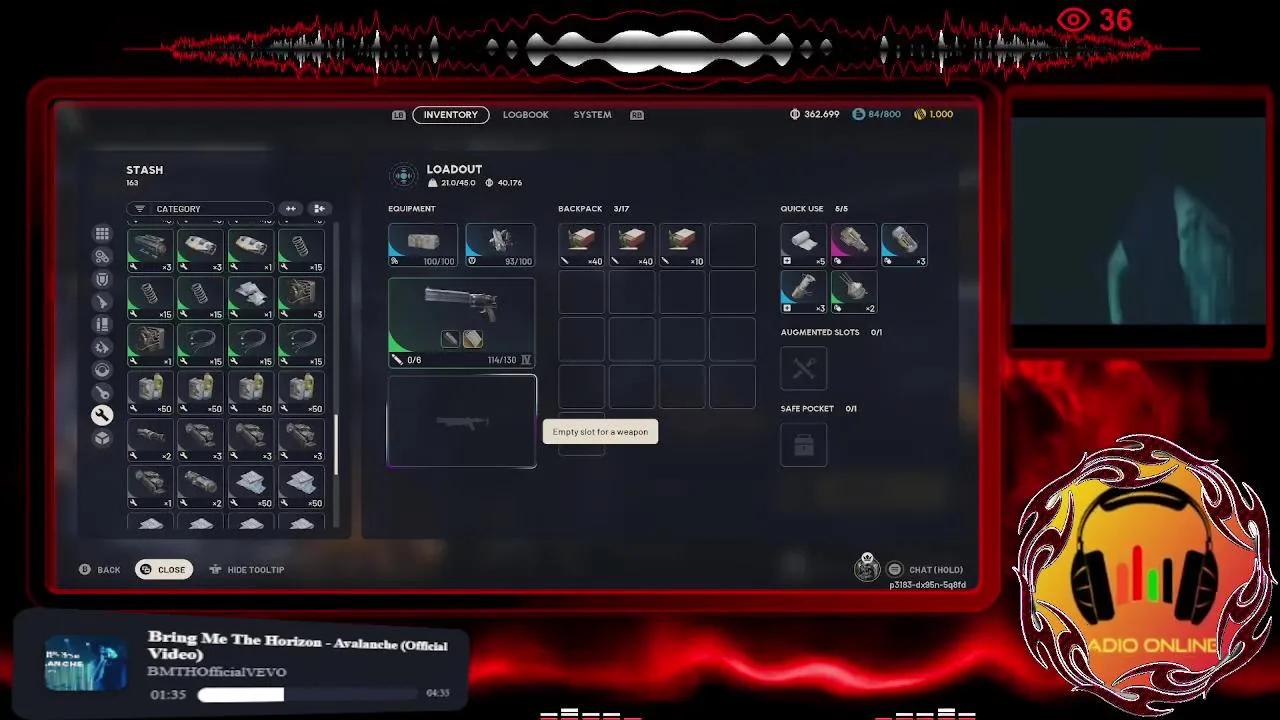Screen dimensions: 1280x720
Task: Select the key category icon in sidebar
Action: tap(102, 392)
